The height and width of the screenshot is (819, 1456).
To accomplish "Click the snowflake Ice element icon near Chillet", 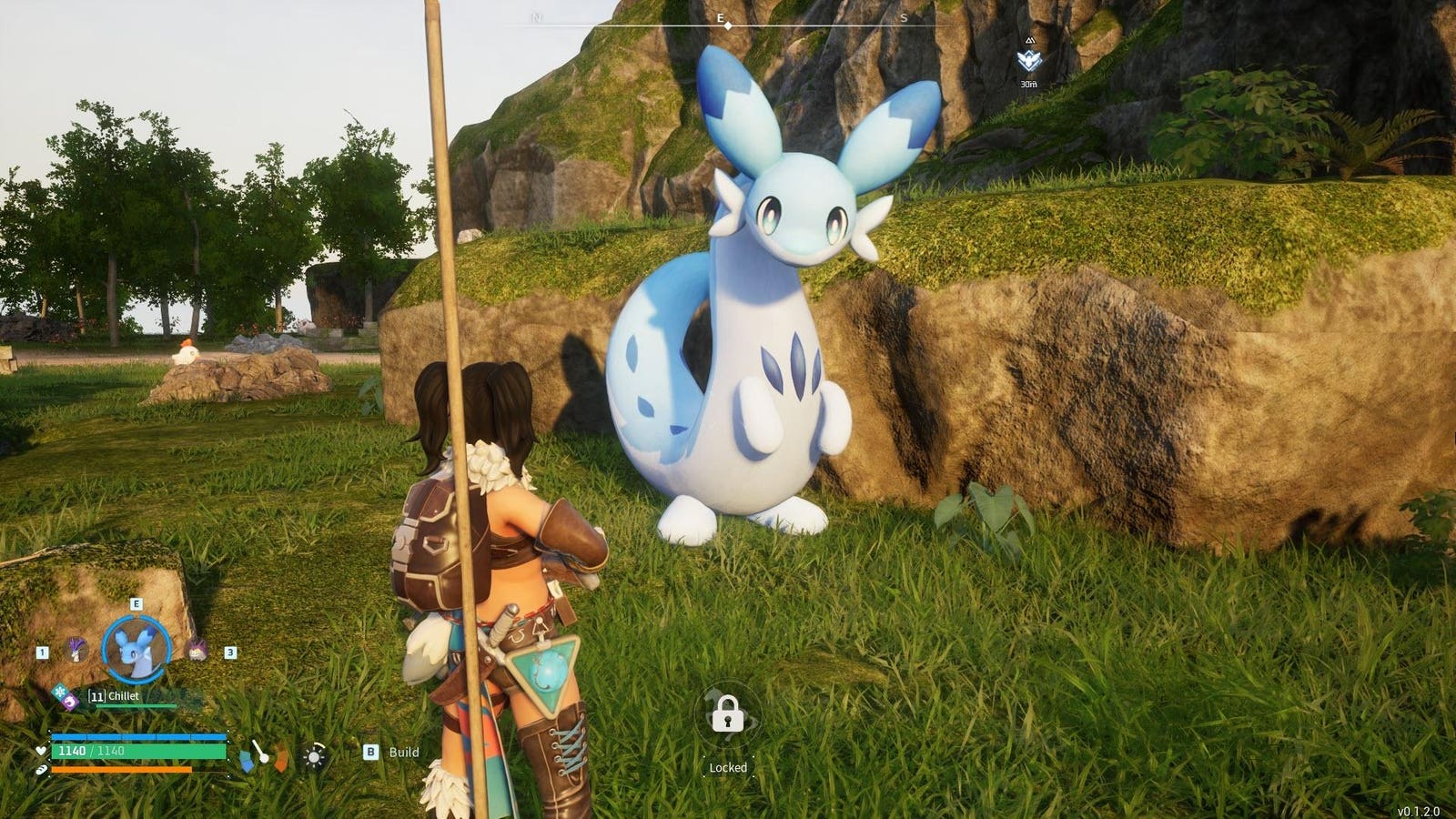I will tap(60, 690).
